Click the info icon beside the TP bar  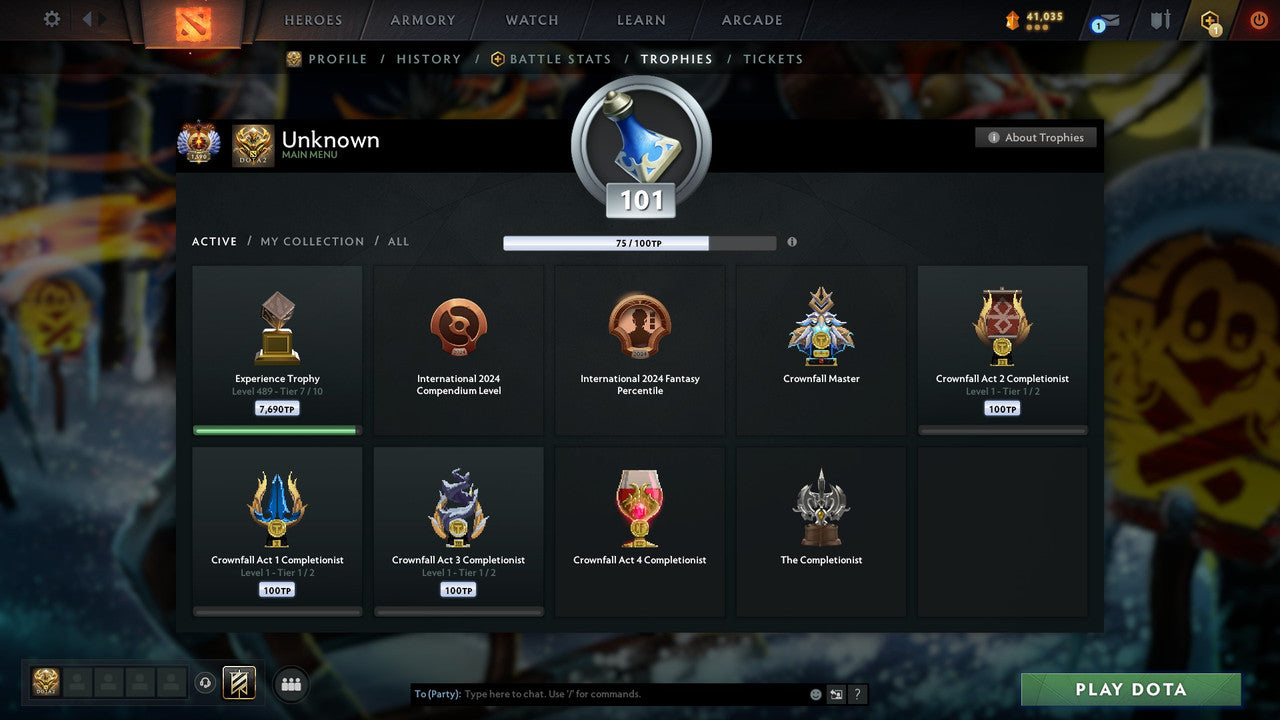792,243
